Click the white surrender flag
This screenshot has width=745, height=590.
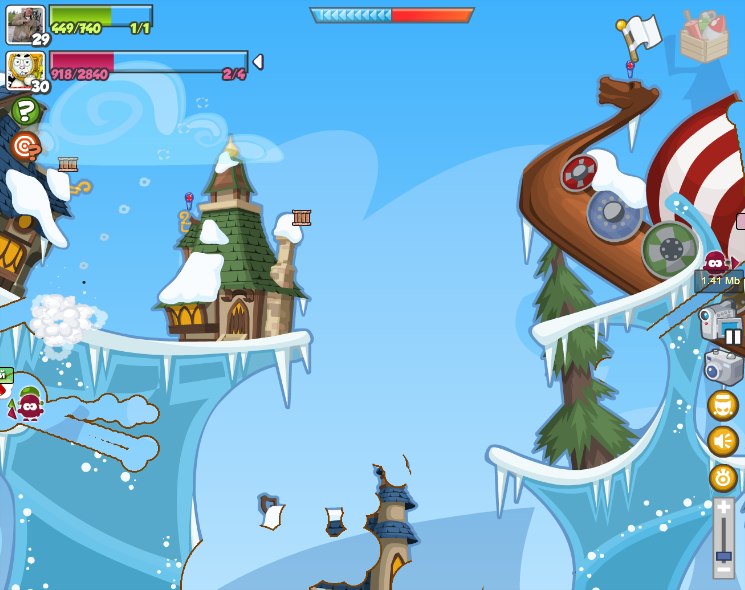pyautogui.click(x=640, y=35)
